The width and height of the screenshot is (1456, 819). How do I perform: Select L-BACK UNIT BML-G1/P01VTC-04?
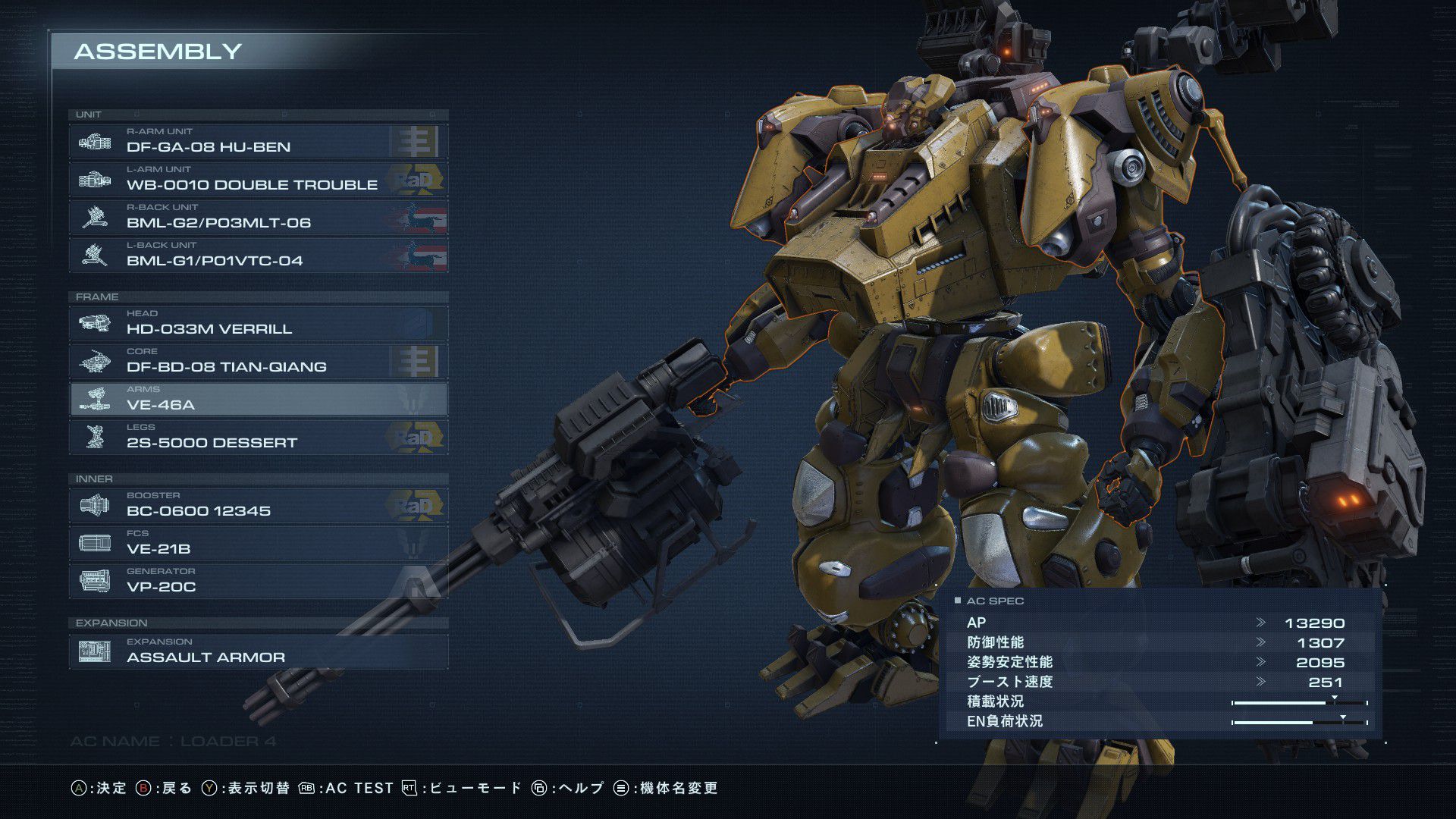pos(258,255)
